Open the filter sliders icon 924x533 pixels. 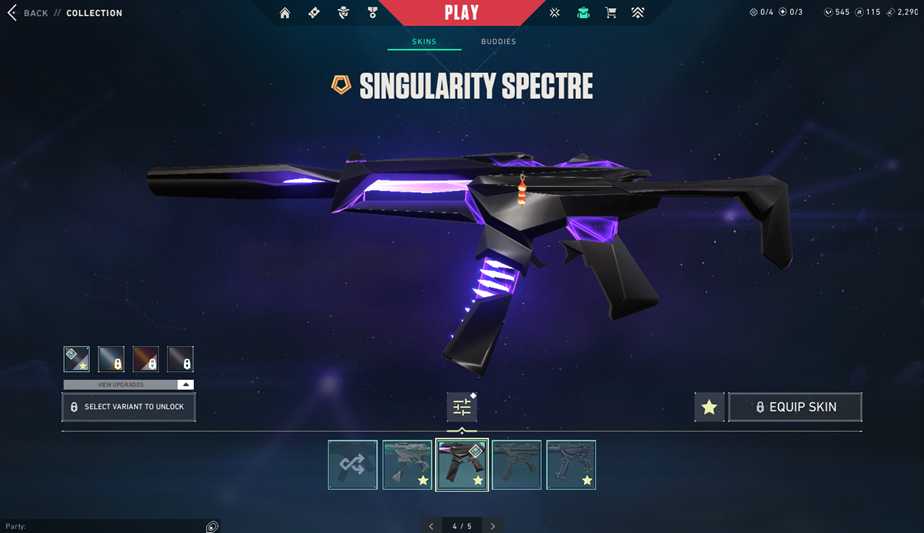462,407
